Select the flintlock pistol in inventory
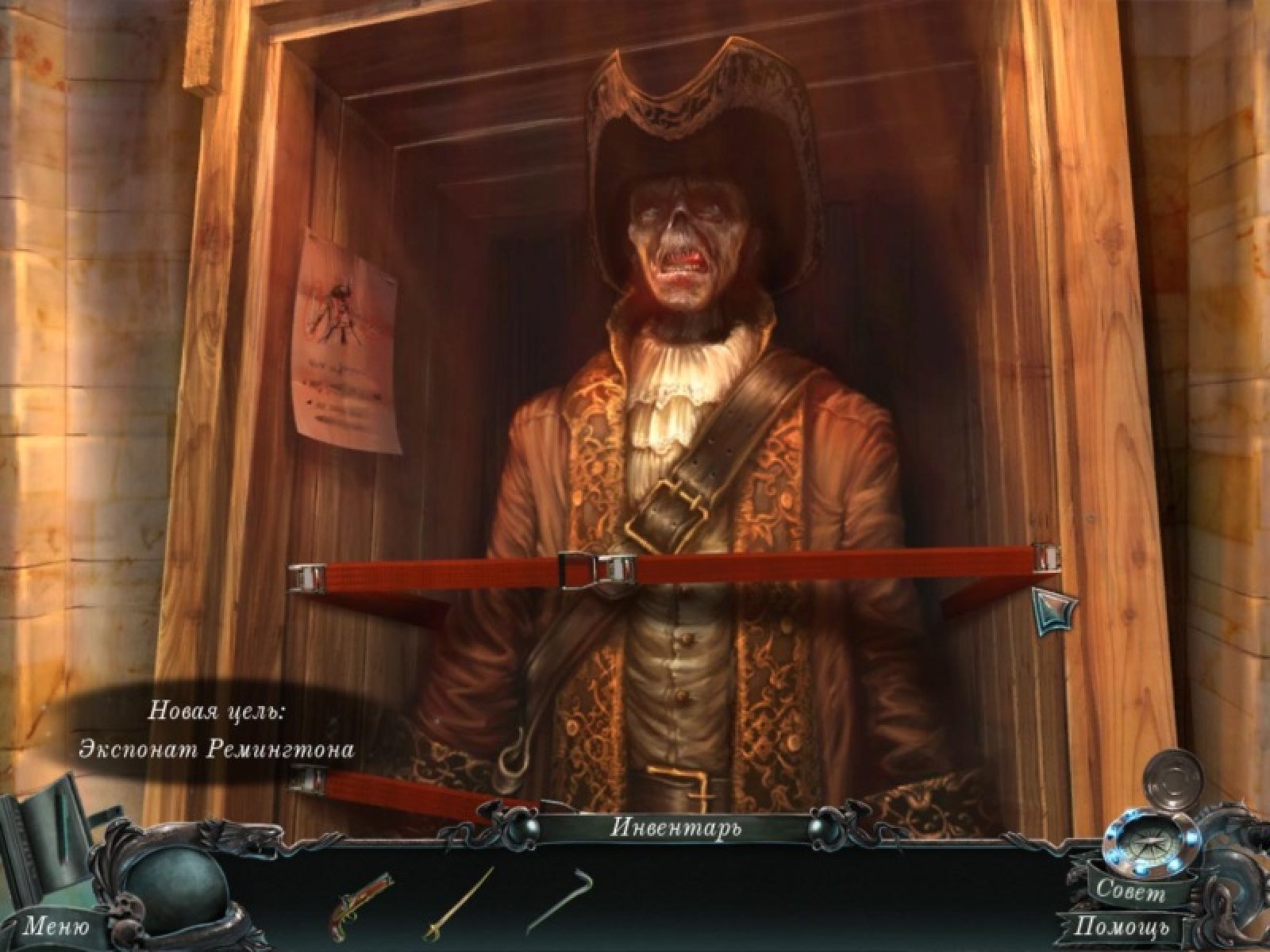 361,903
